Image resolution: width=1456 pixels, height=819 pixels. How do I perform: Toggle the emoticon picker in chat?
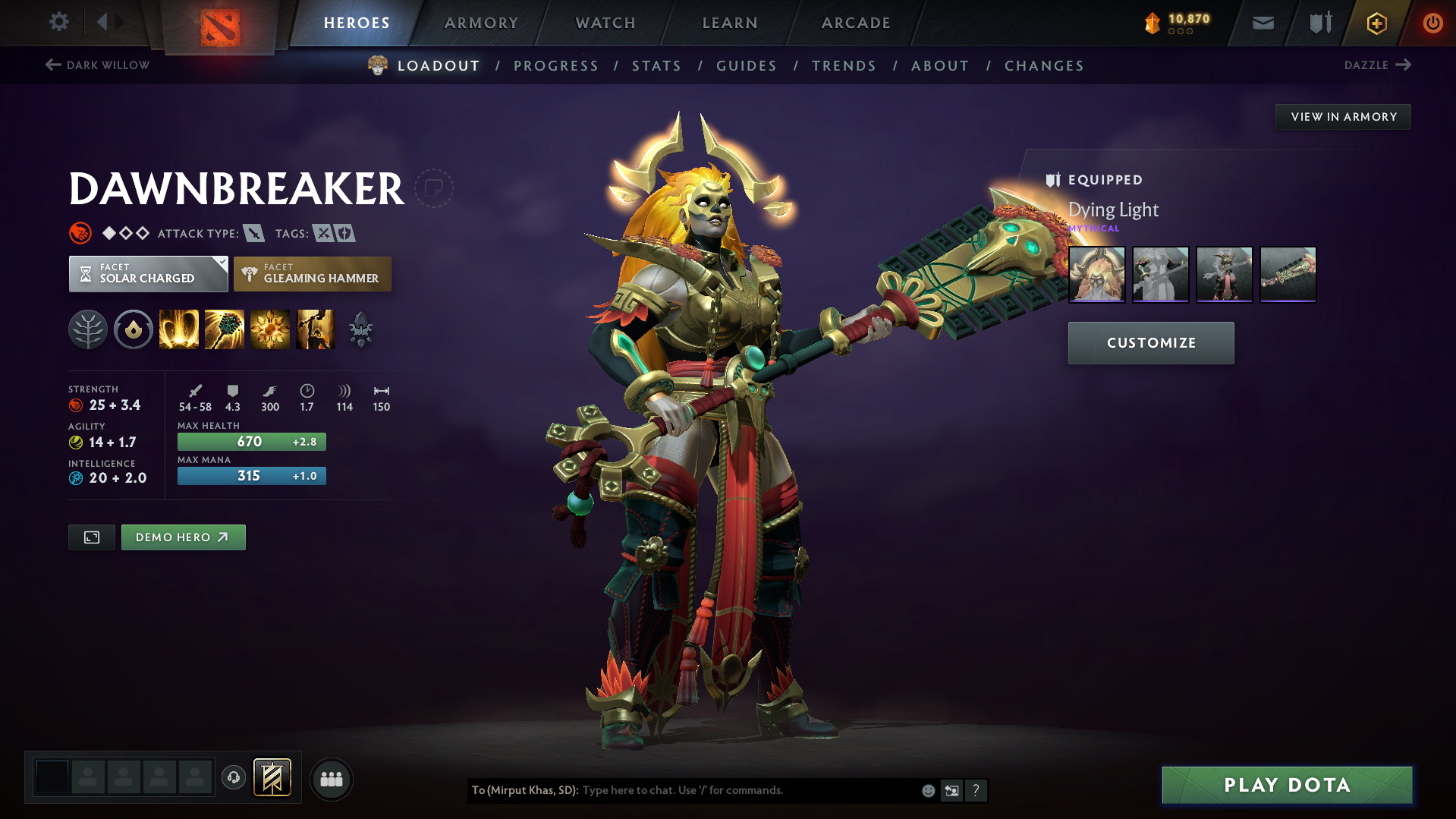click(929, 790)
